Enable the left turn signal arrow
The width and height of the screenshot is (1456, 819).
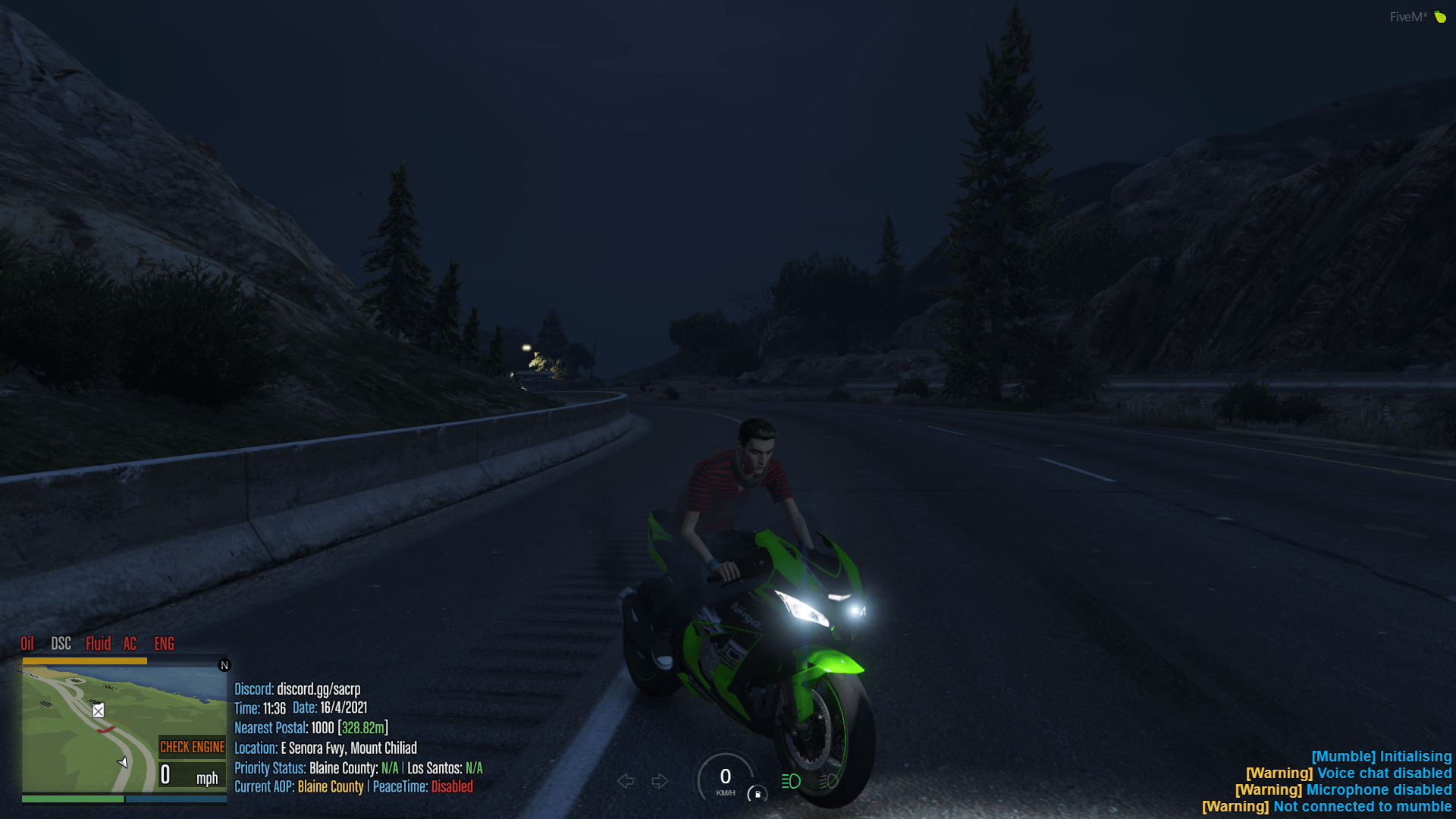[626, 780]
